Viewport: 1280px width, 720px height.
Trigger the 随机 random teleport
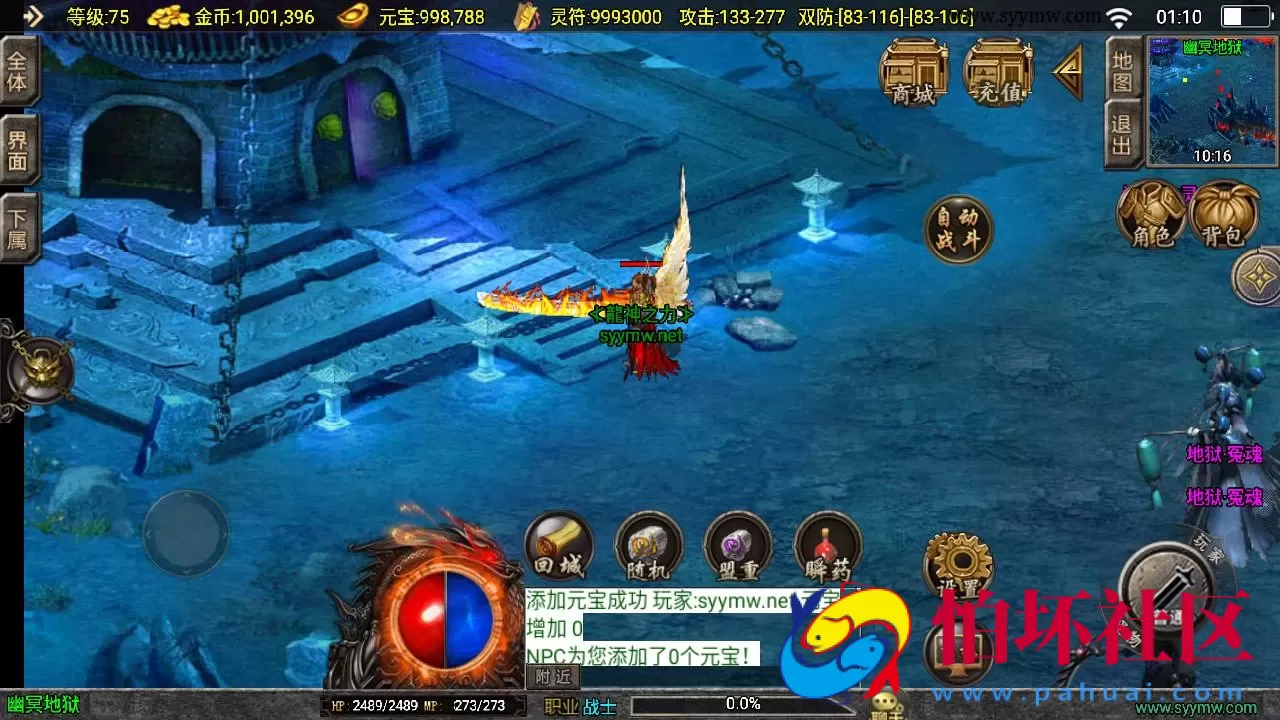coord(648,545)
